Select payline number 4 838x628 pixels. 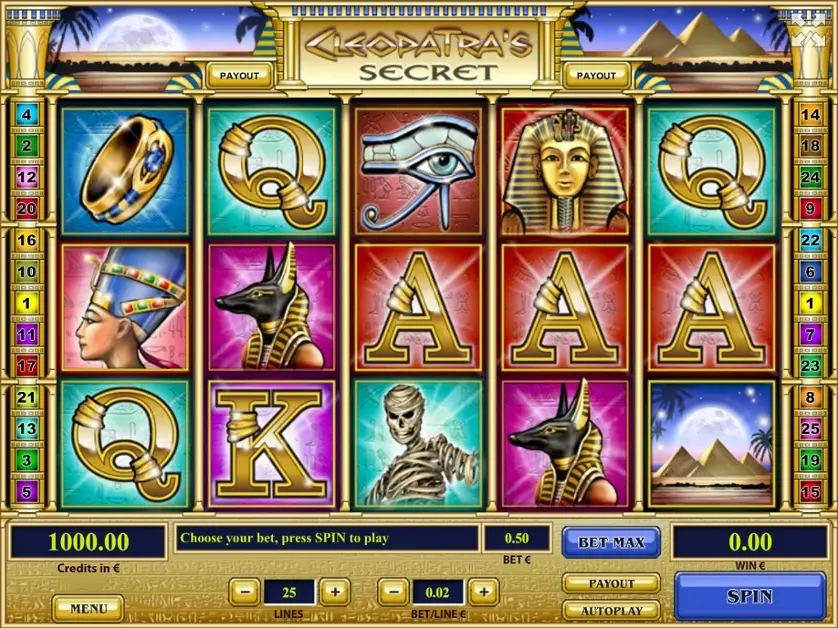27,115
